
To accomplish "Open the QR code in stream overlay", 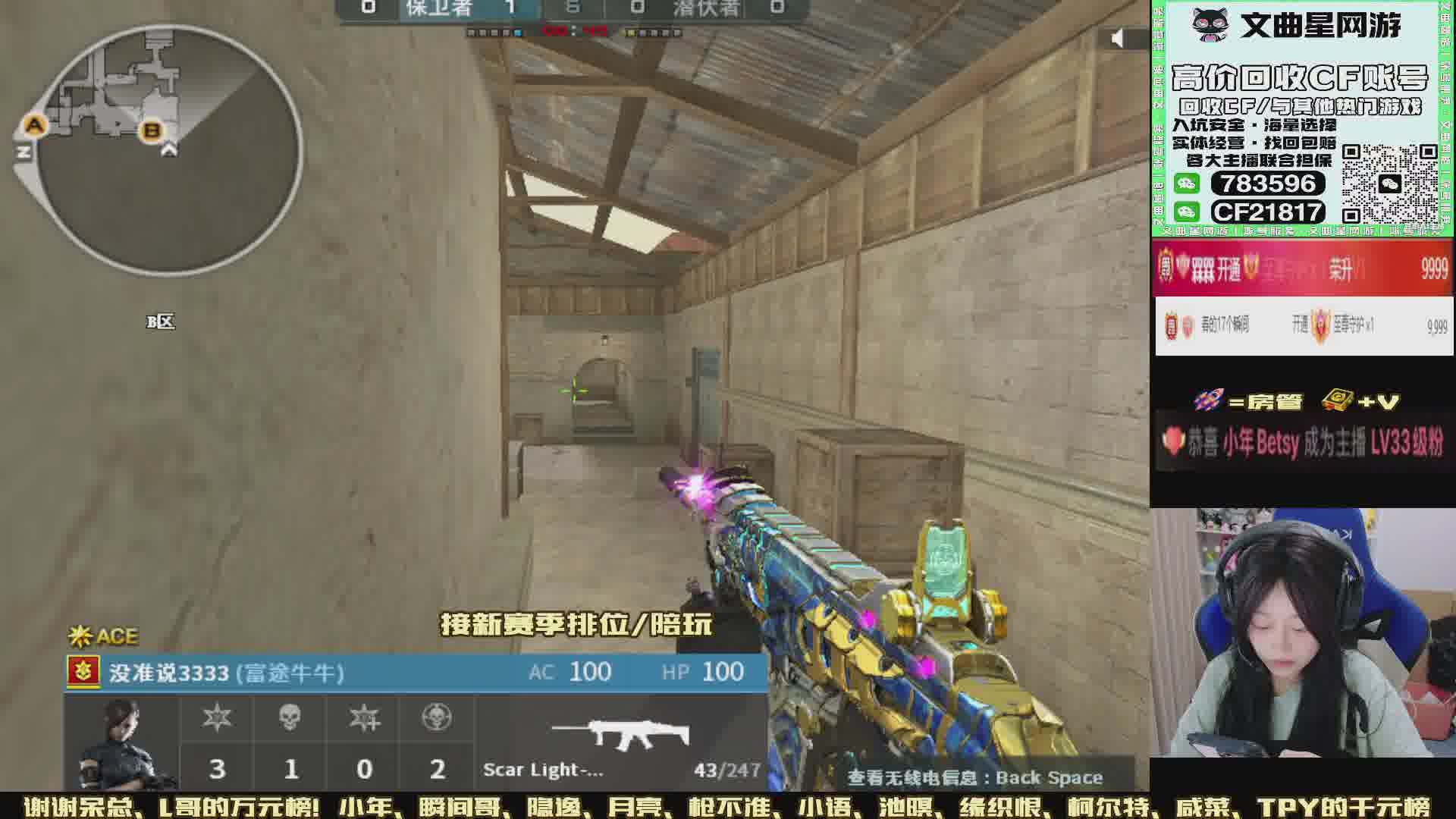I will tap(1389, 184).
